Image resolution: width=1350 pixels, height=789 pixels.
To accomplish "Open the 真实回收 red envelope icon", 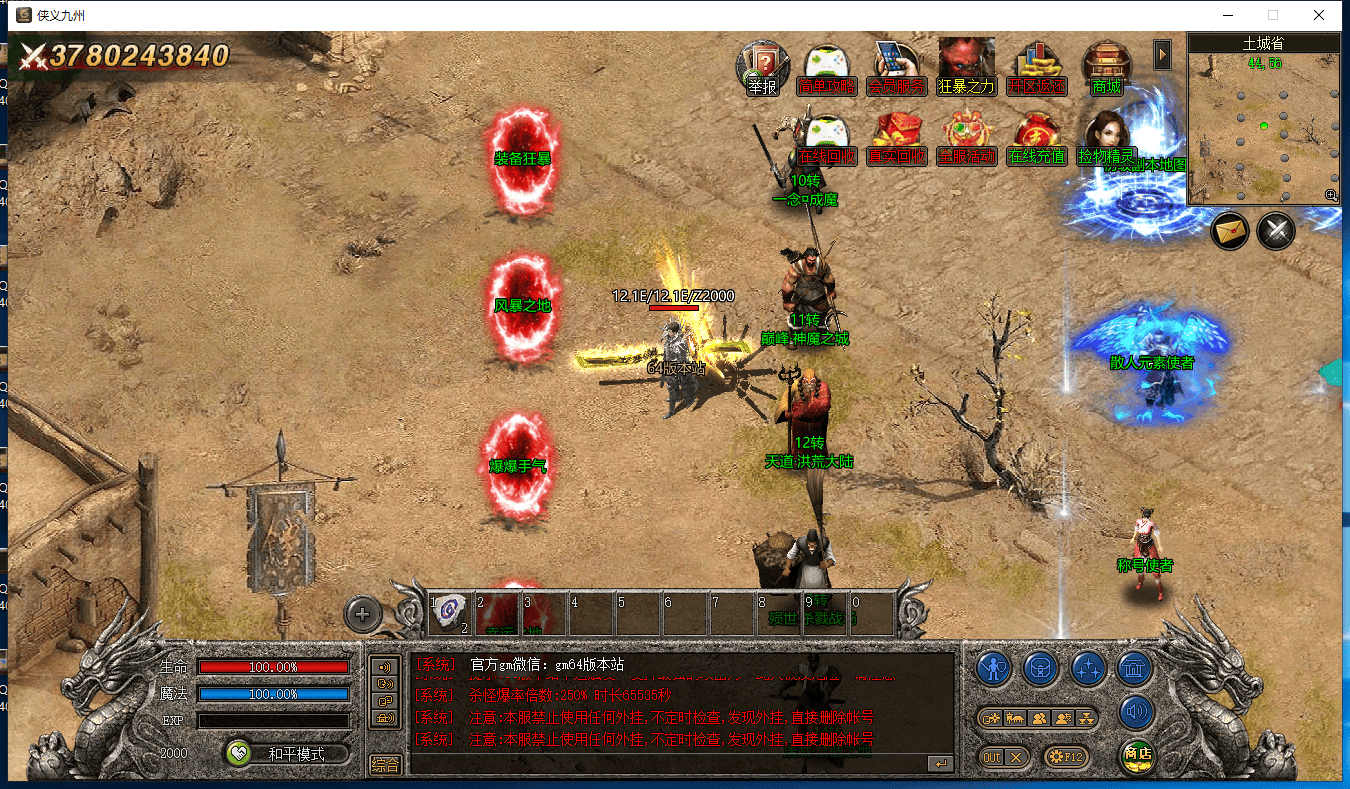I will click(x=896, y=138).
